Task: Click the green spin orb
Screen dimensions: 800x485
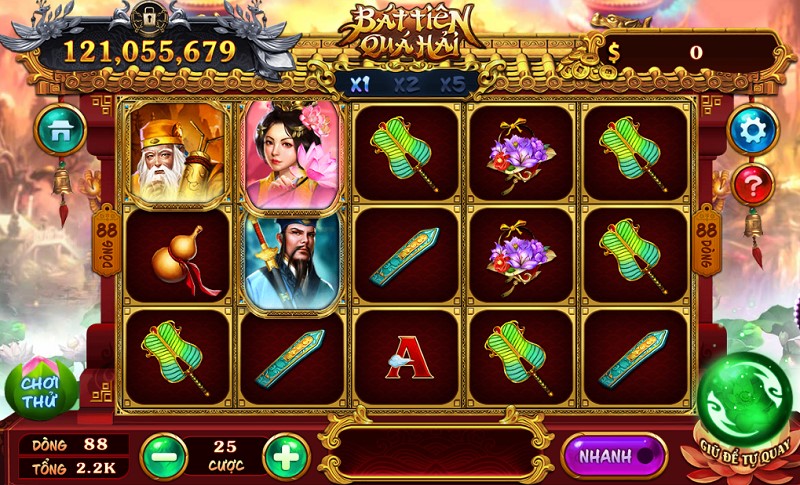Action: click(744, 400)
